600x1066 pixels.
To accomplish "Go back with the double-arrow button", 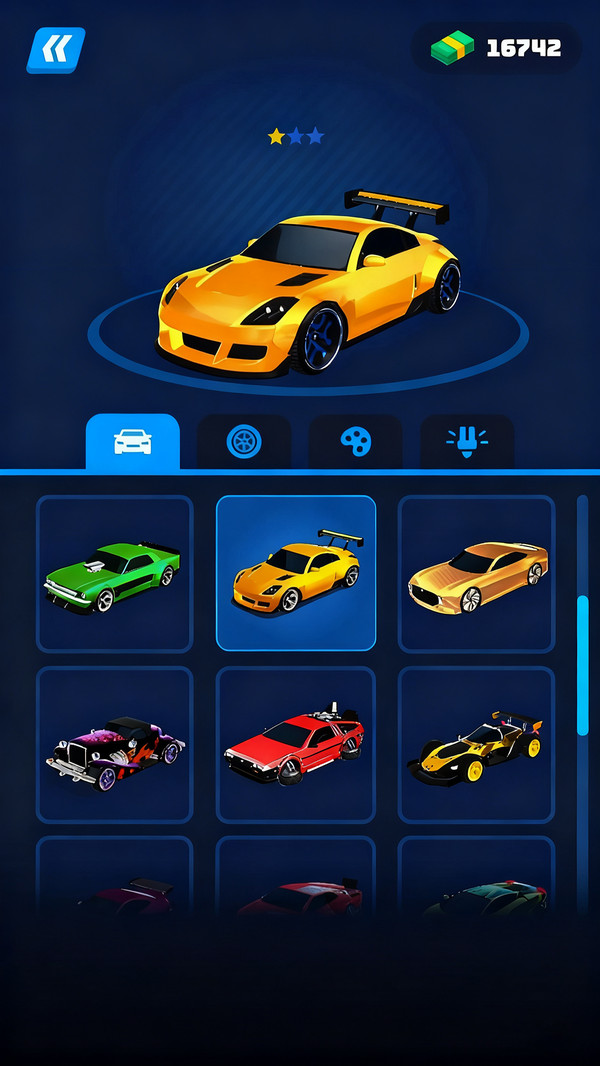I will pyautogui.click(x=56, y=49).
